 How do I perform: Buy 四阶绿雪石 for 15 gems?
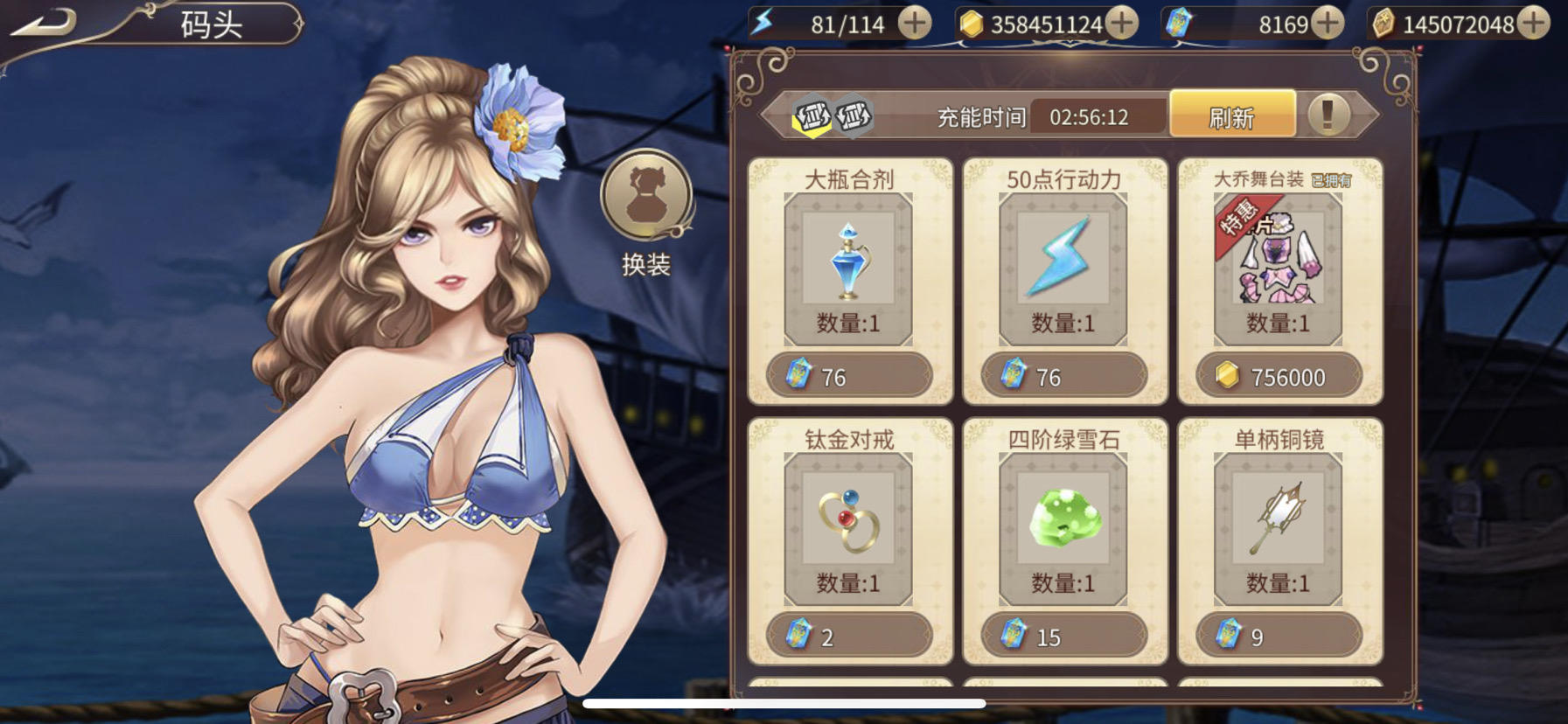coord(1063,636)
